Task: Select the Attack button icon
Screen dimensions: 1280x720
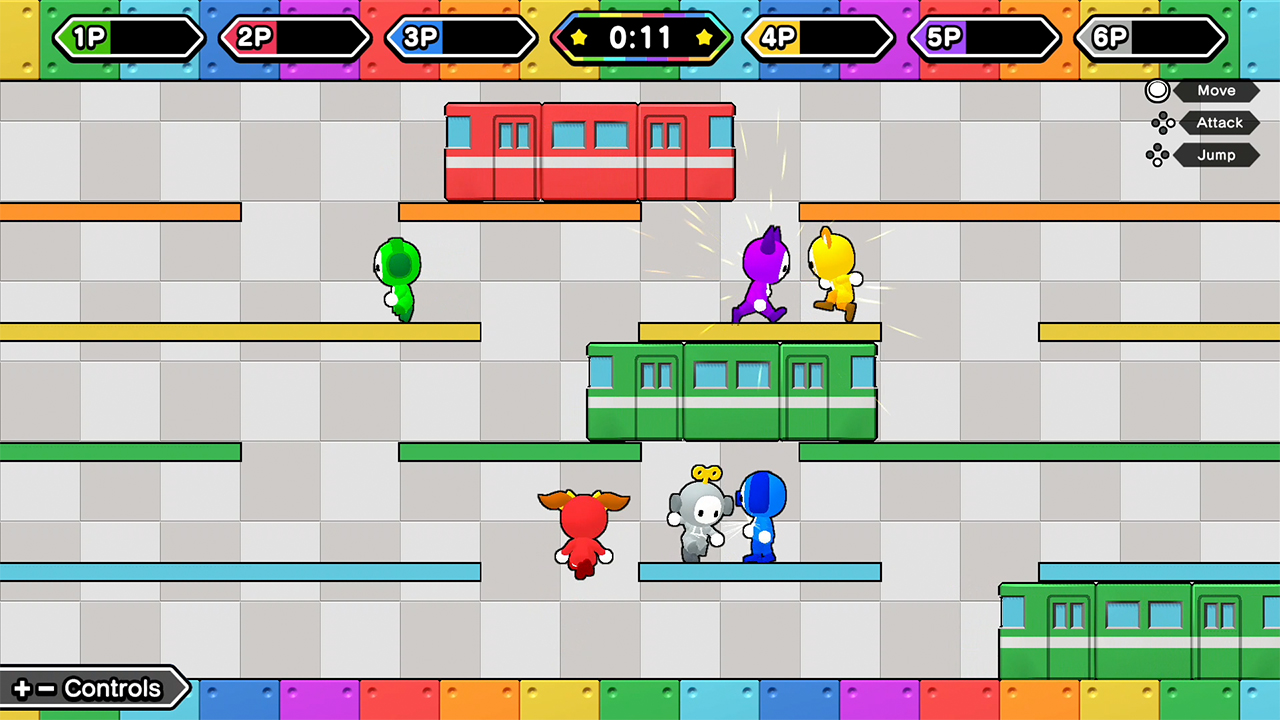Action: click(x=1162, y=122)
